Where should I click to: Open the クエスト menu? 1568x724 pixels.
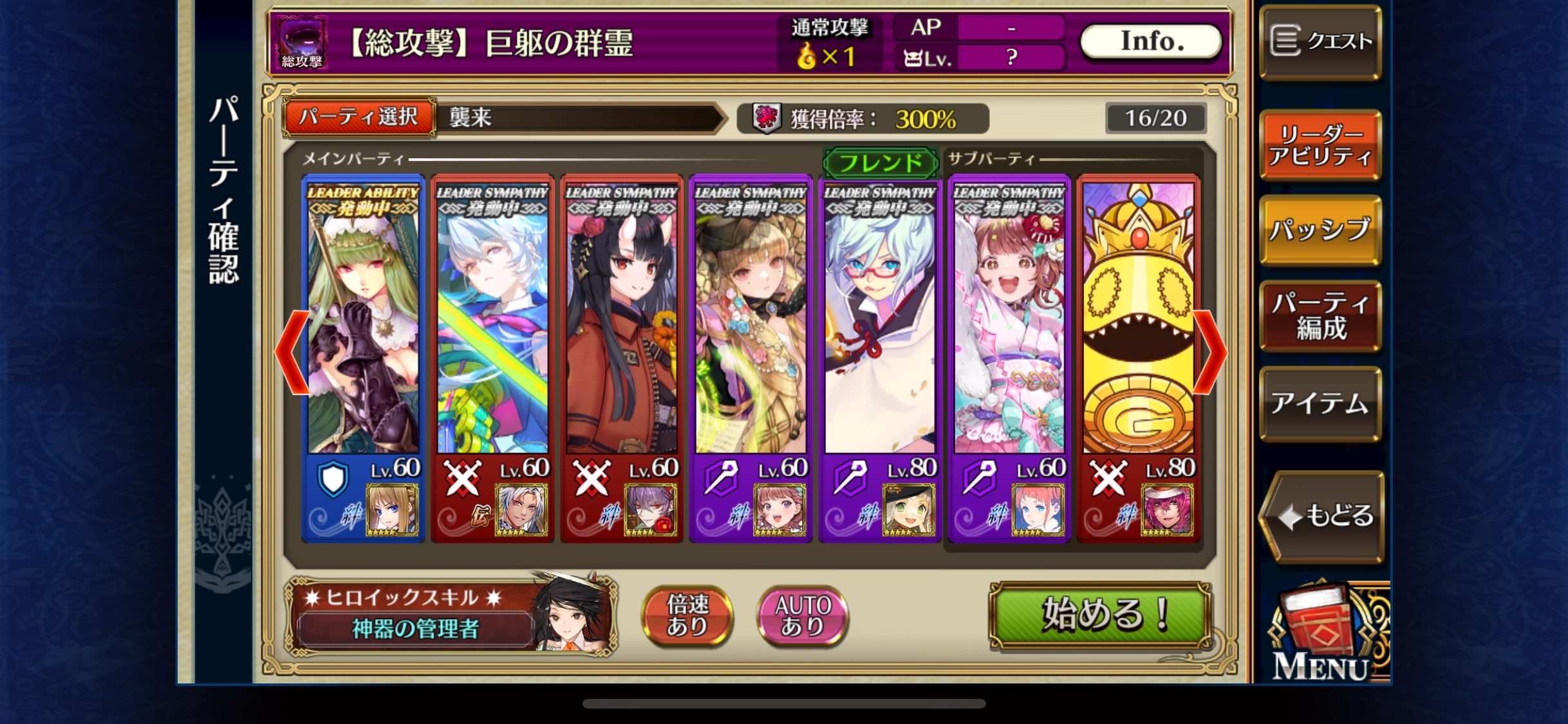pos(1320,42)
